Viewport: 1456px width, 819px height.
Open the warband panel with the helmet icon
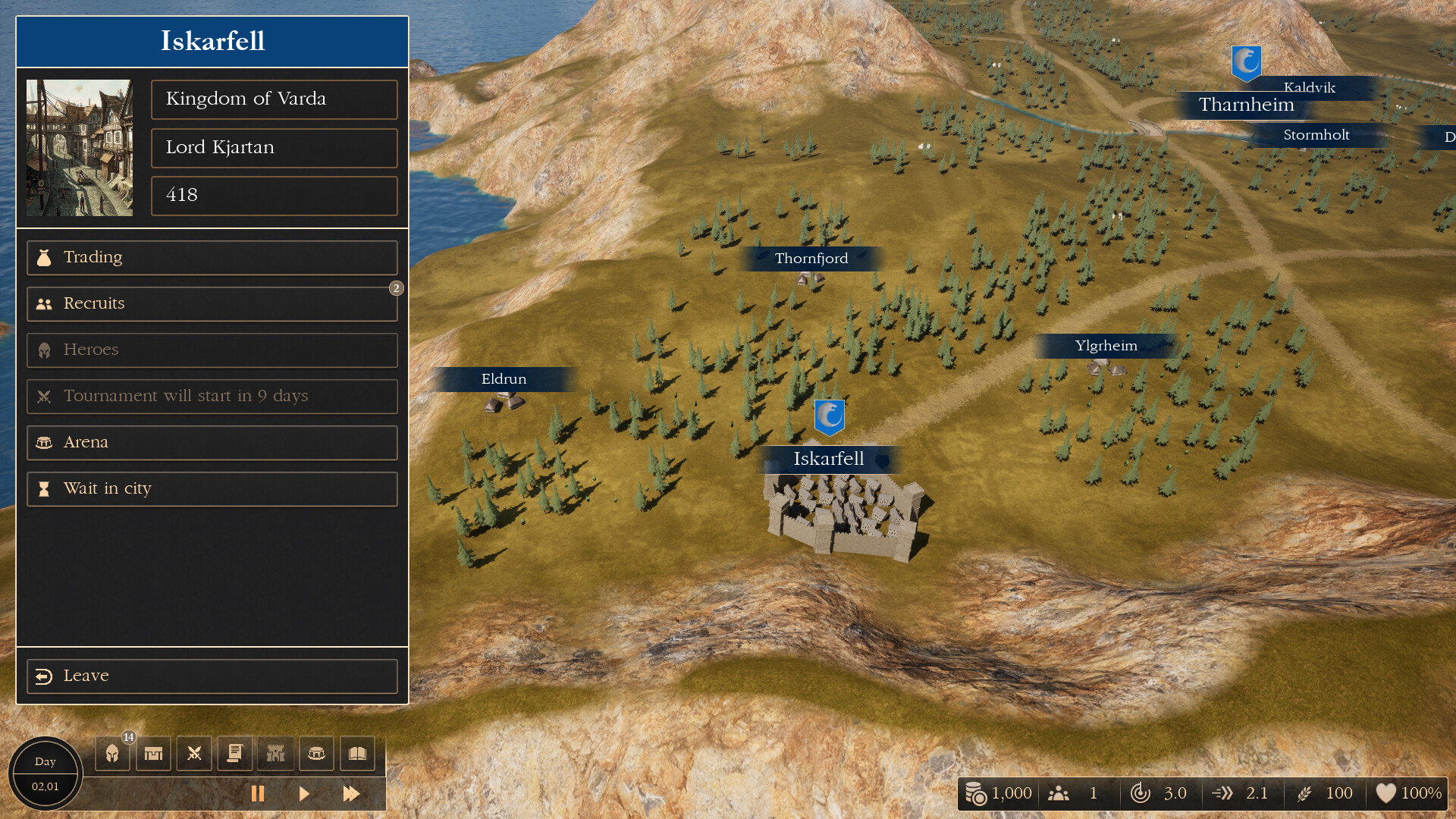point(111,753)
